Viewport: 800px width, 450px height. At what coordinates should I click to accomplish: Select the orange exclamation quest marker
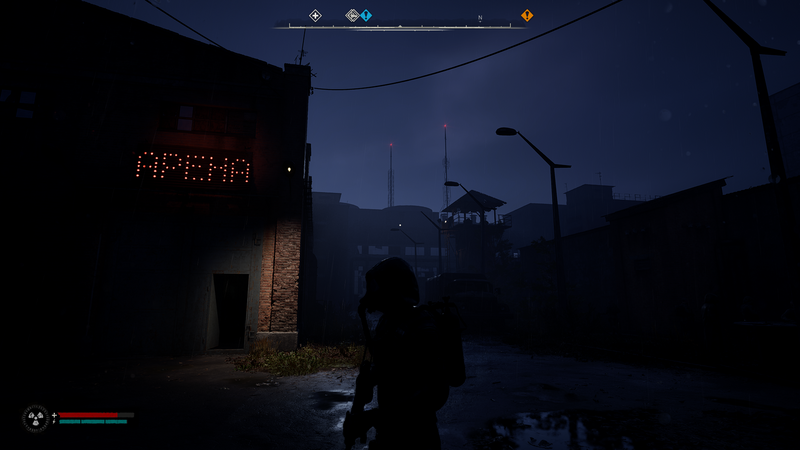[527, 15]
